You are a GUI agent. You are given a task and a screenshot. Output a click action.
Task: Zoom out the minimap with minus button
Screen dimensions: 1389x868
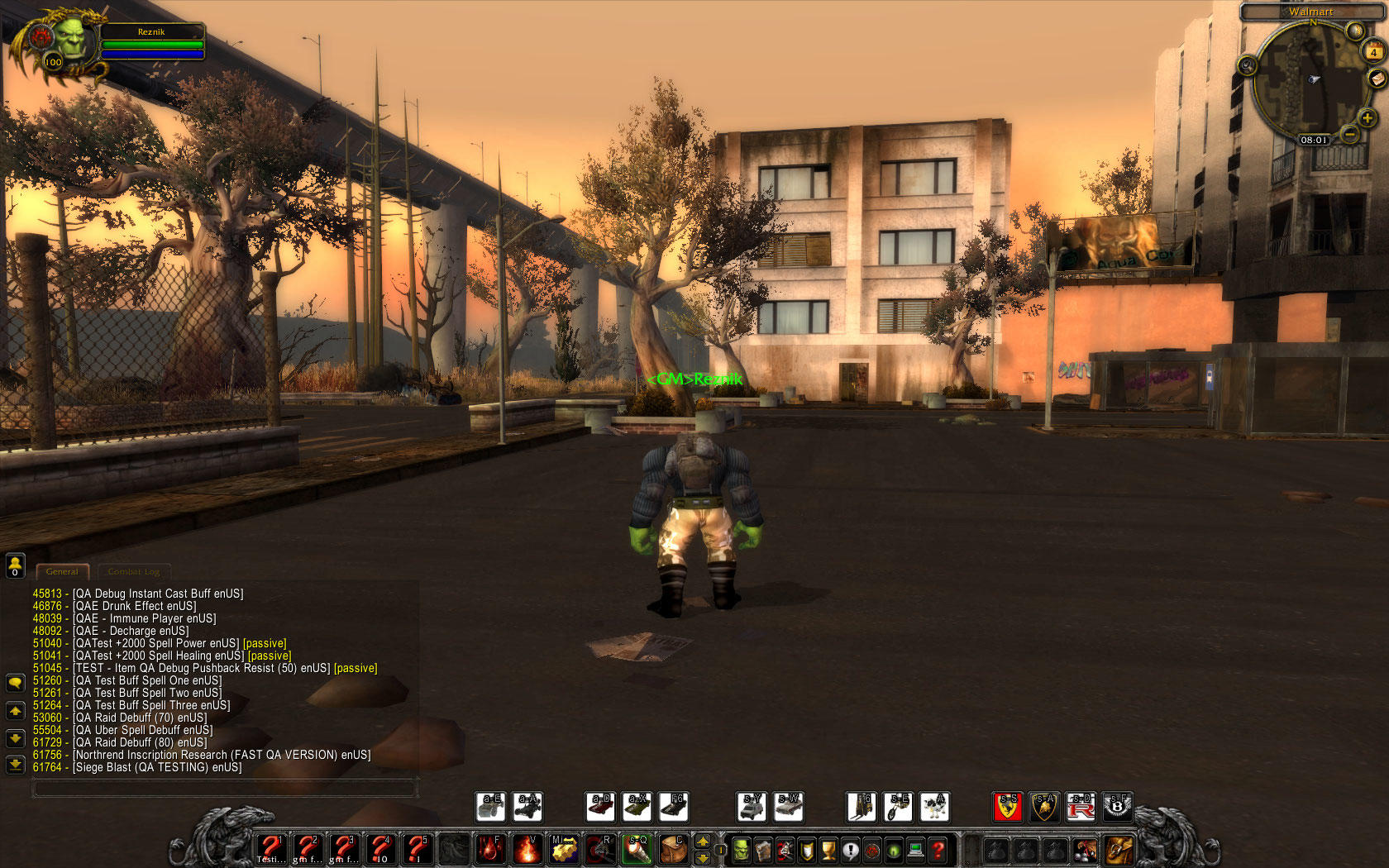(1349, 133)
